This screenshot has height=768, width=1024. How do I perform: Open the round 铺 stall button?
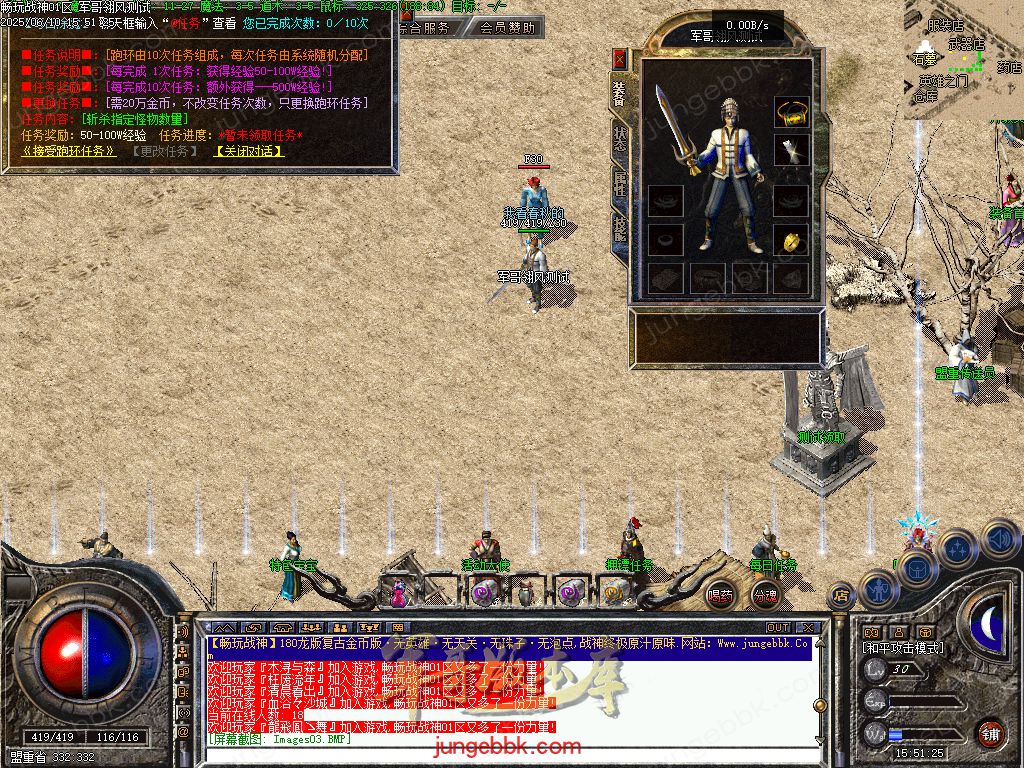tap(990, 733)
